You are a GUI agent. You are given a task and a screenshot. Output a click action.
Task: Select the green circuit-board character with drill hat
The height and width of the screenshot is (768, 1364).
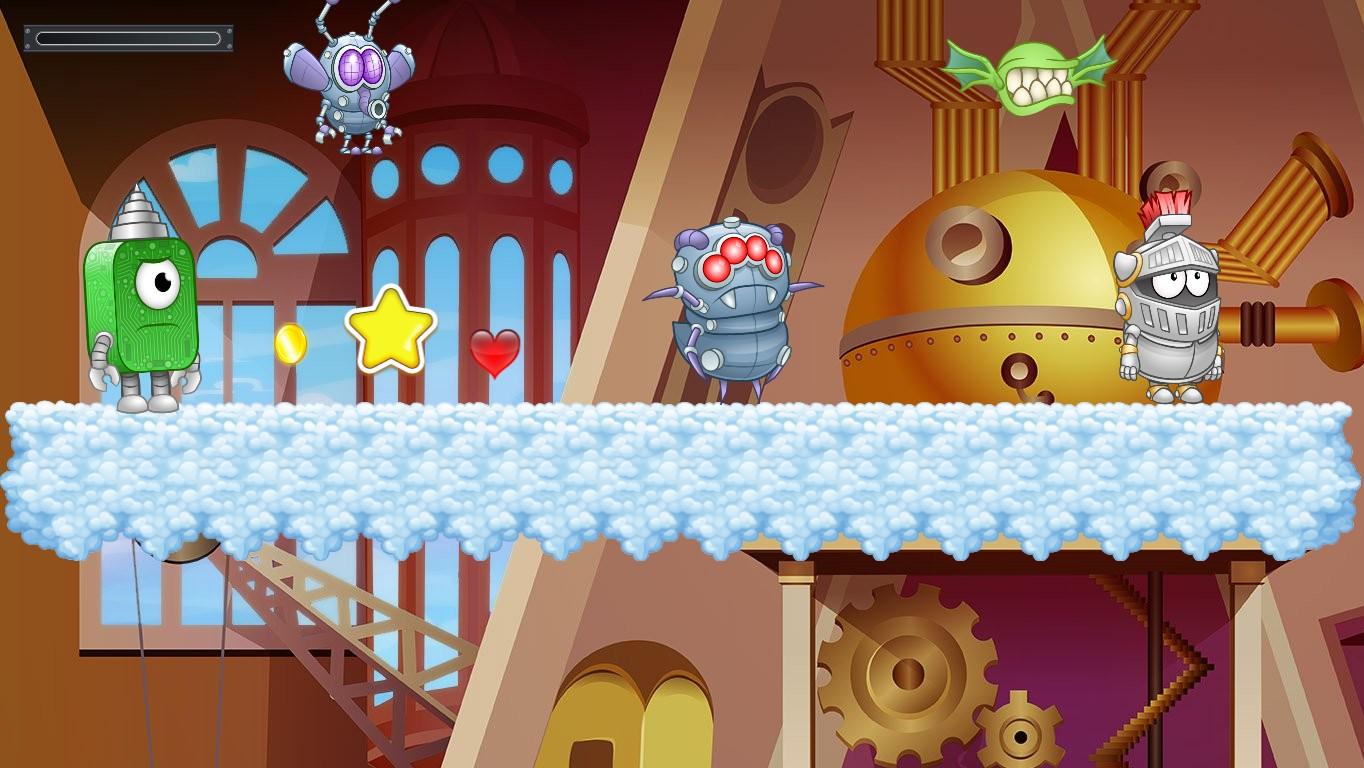(140, 300)
